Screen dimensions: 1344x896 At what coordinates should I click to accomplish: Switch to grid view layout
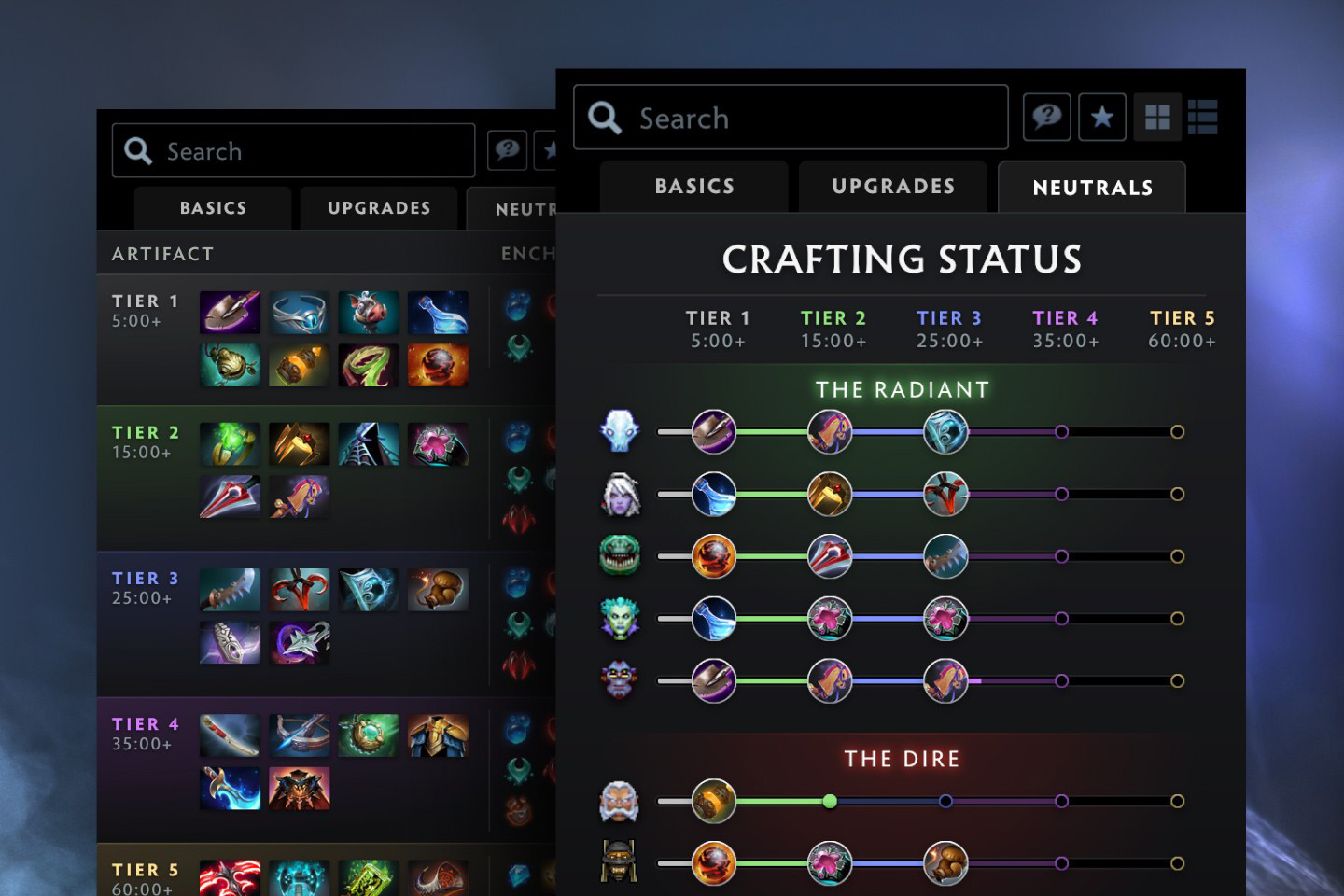click(x=1157, y=118)
